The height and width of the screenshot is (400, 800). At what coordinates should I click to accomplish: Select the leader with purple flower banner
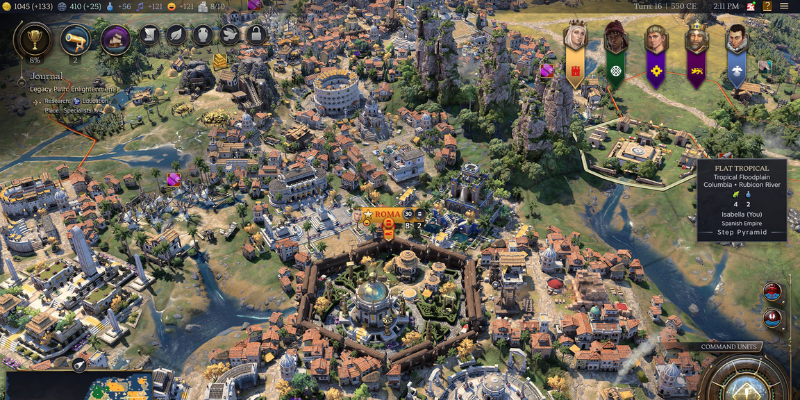(x=656, y=40)
